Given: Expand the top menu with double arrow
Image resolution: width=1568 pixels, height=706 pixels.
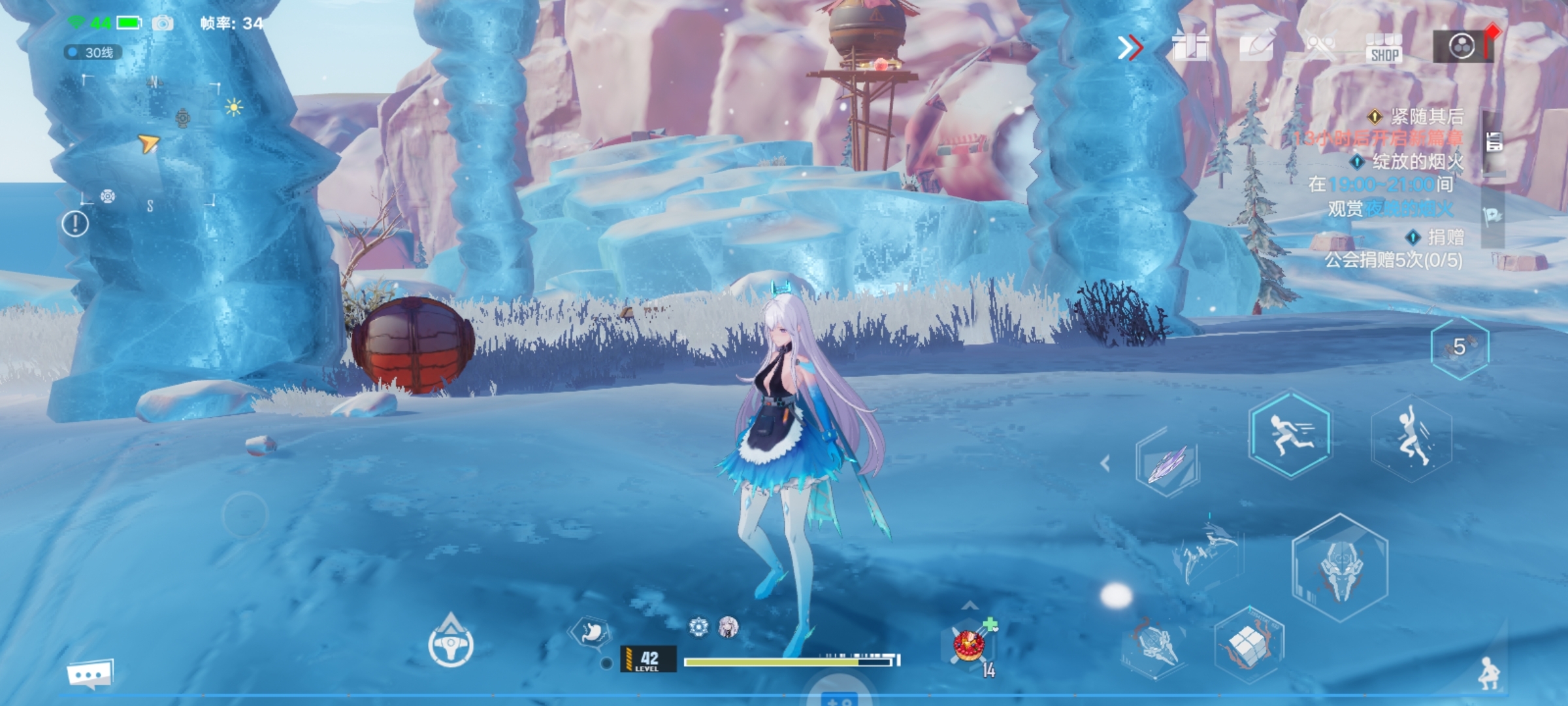Looking at the screenshot, I should 1130,48.
